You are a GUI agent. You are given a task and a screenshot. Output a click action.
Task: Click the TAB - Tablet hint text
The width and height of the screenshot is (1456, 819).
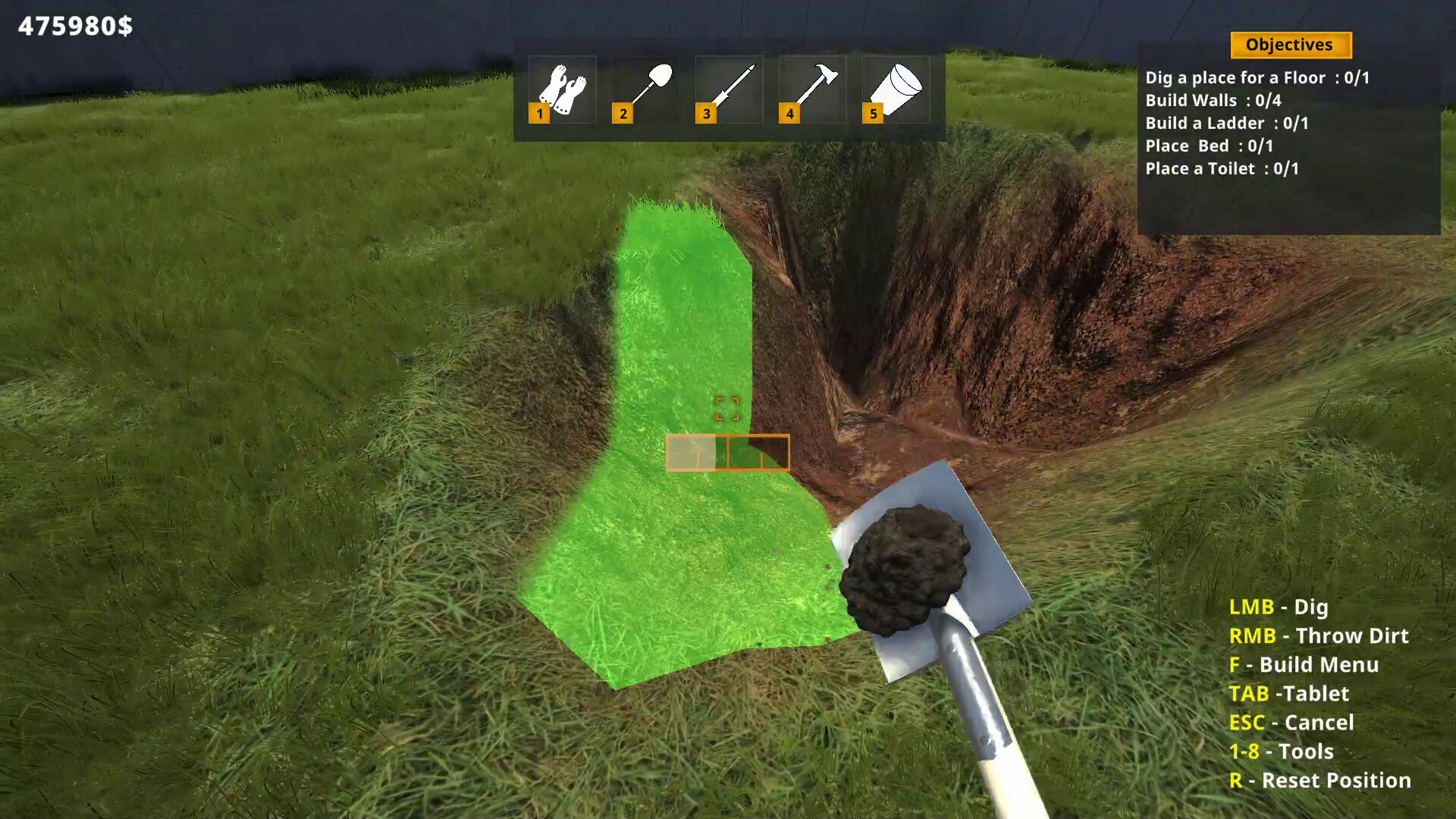[1290, 694]
